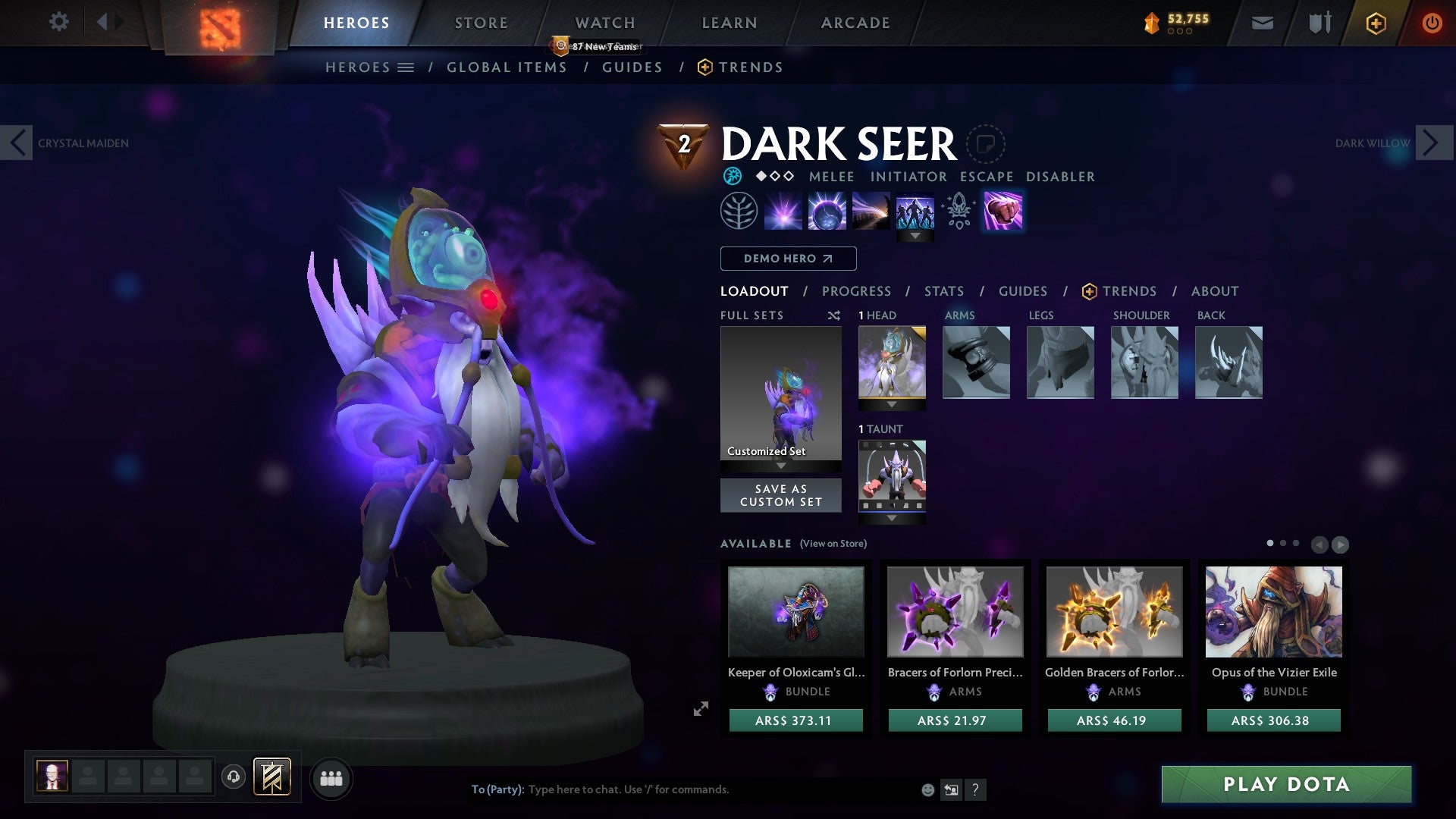Click the View on Store link

coord(833,544)
